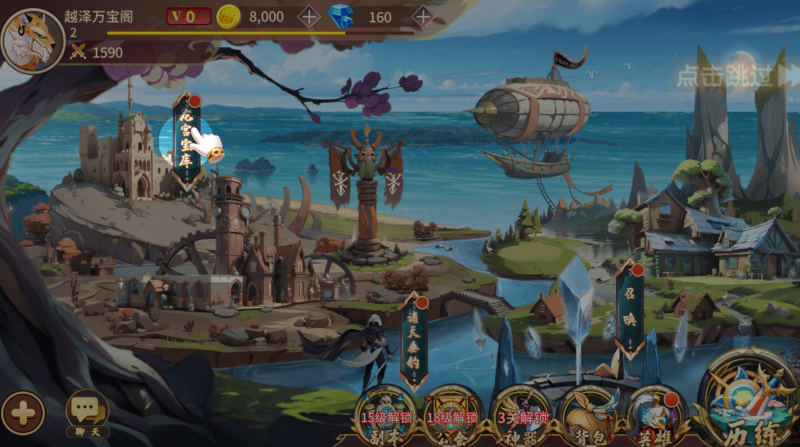Open the 英雄 heroes menu
The width and height of the screenshot is (800, 447).
(x=655, y=413)
